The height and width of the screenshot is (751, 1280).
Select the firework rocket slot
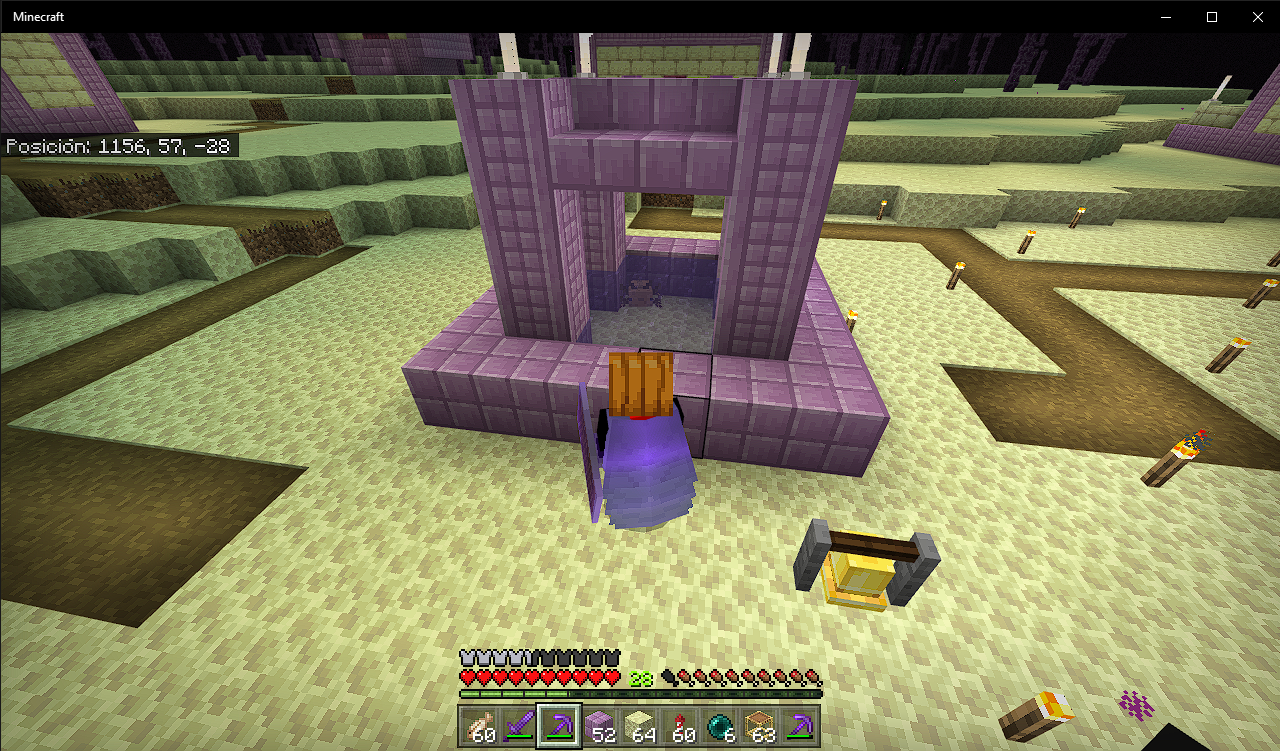pos(680,726)
